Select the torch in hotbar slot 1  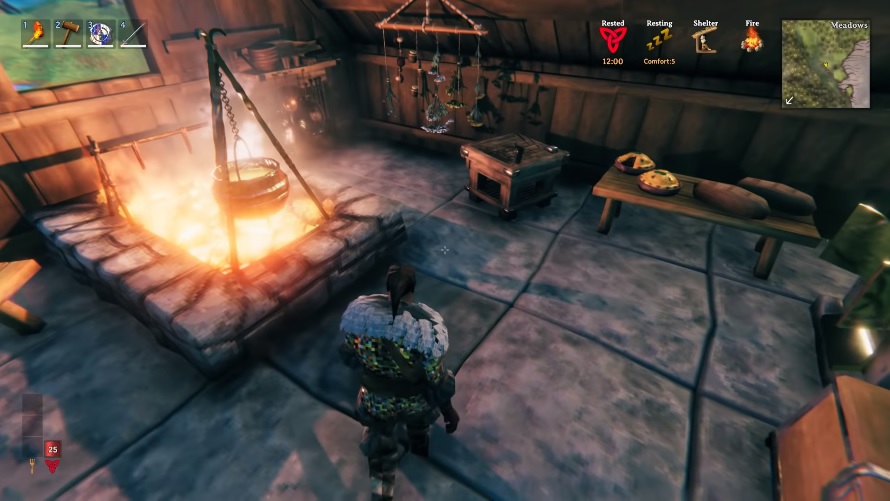[37, 34]
